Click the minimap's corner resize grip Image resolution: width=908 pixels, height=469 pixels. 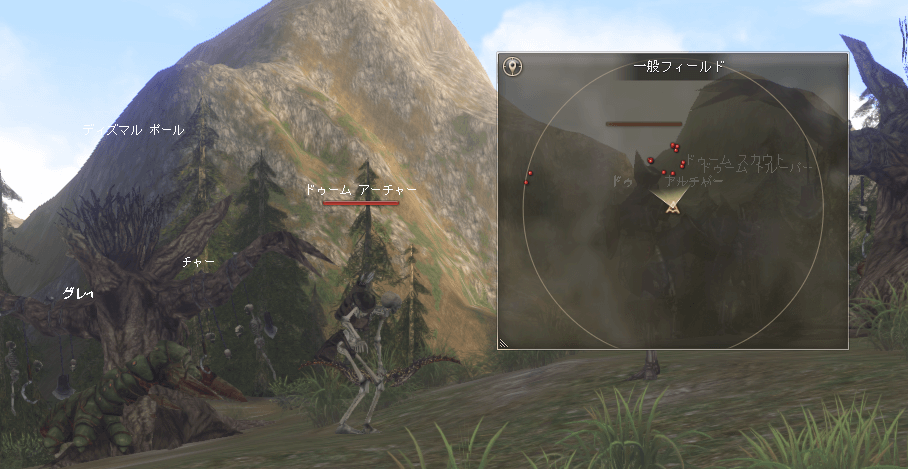tap(504, 343)
